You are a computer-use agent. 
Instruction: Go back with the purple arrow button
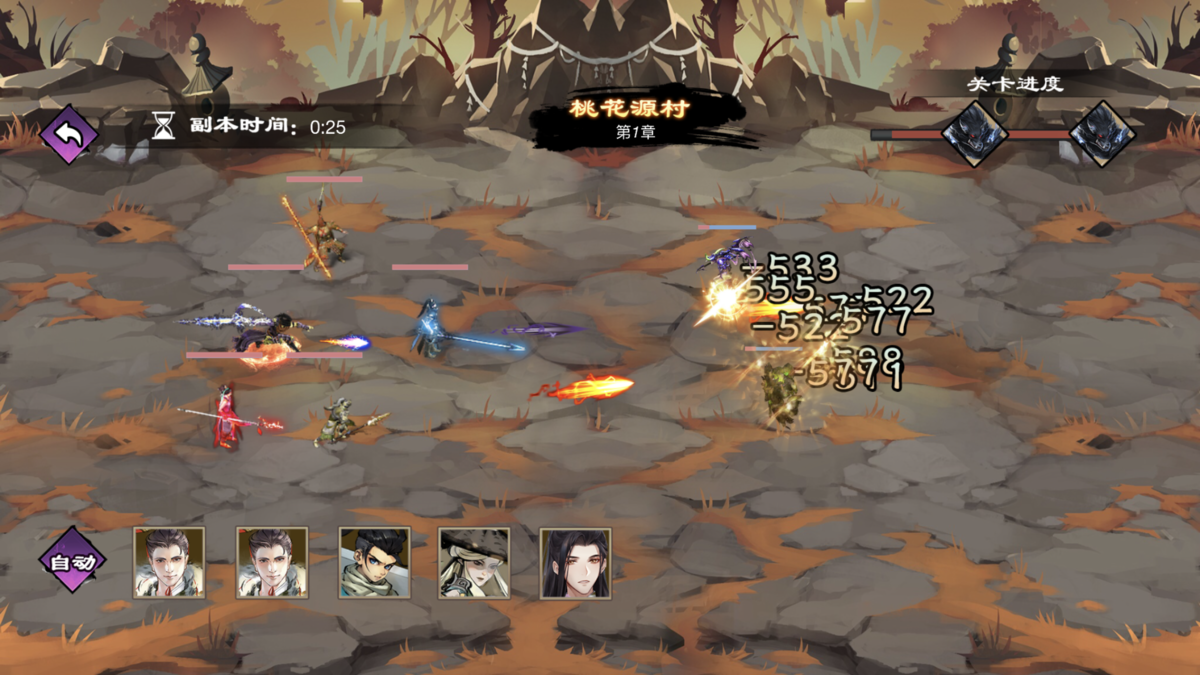click(69, 134)
